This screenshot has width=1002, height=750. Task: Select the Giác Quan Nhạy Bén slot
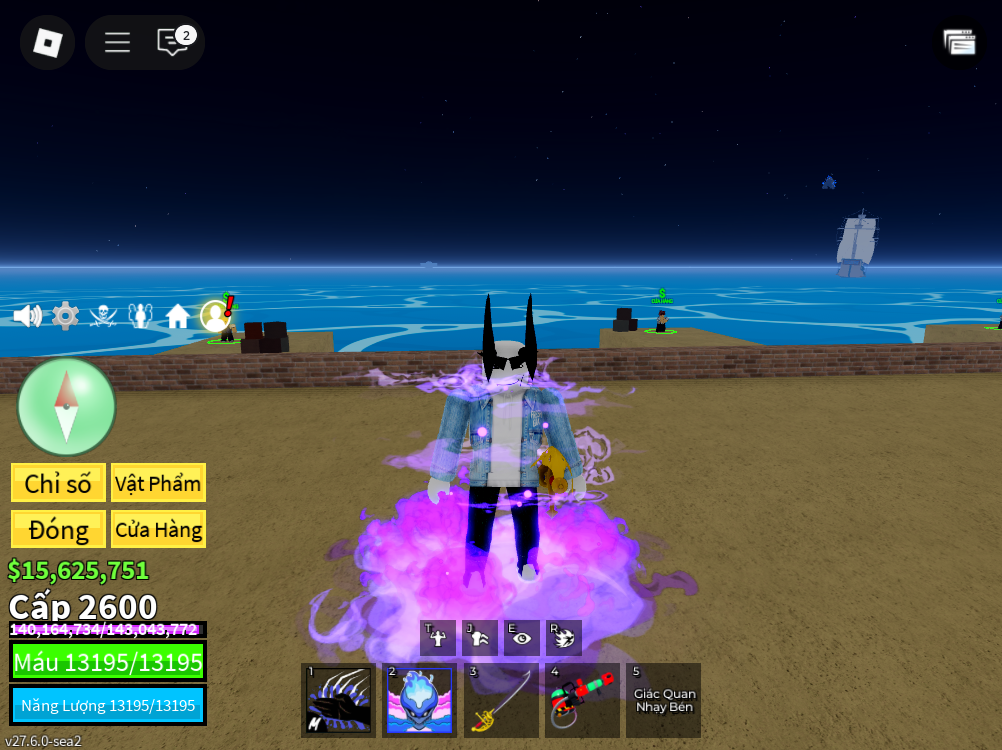tap(663, 700)
